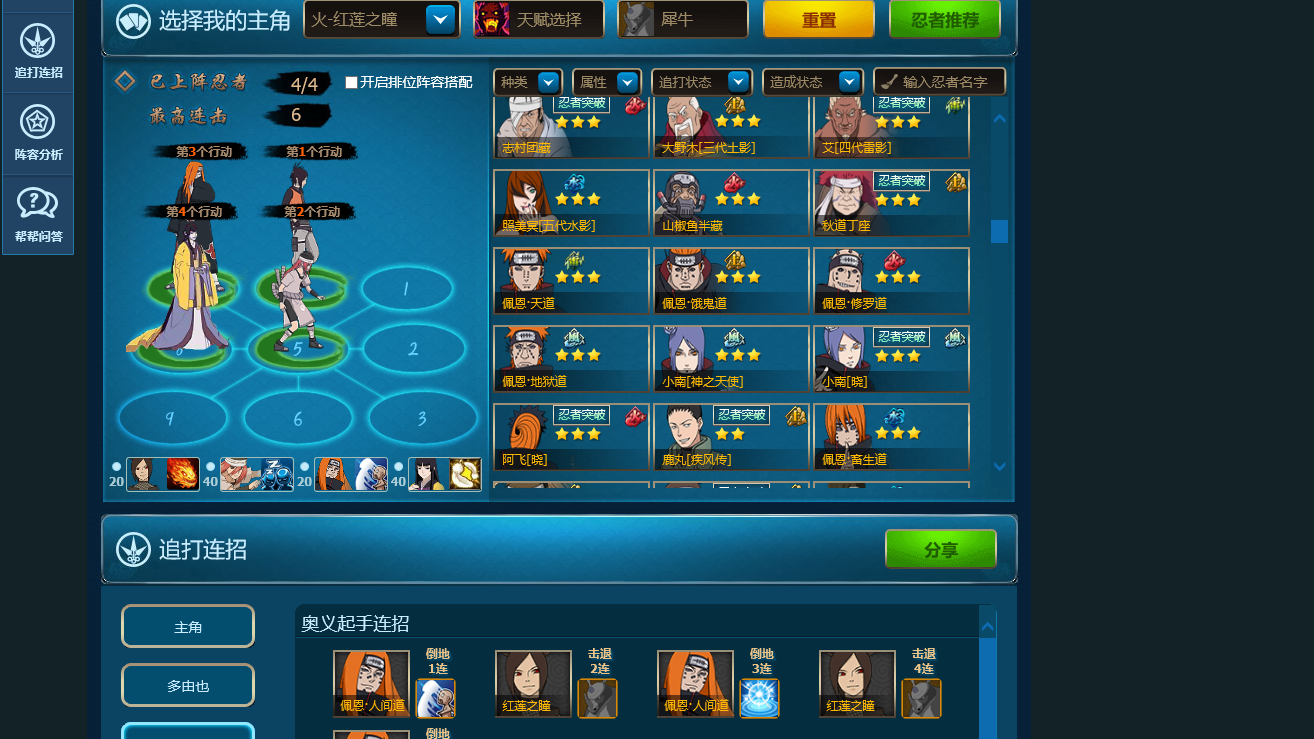Open the 种类 filter dropdown
1314x739 pixels.
coord(528,82)
